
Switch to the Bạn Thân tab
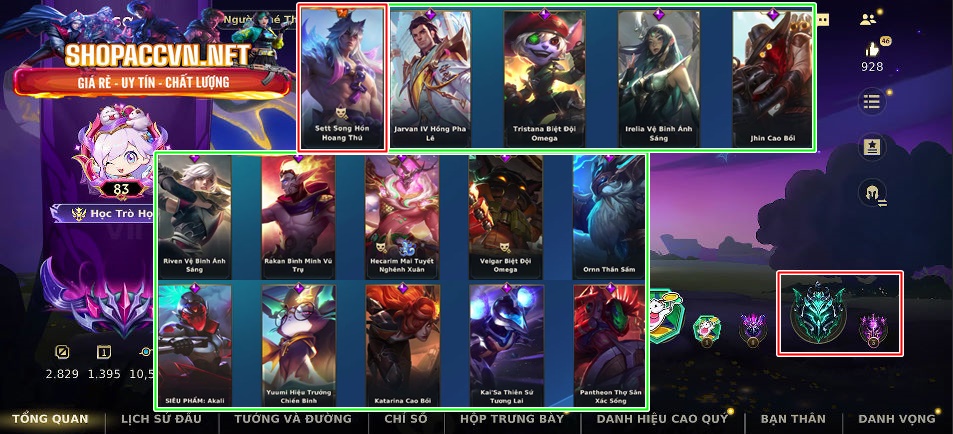tap(793, 419)
